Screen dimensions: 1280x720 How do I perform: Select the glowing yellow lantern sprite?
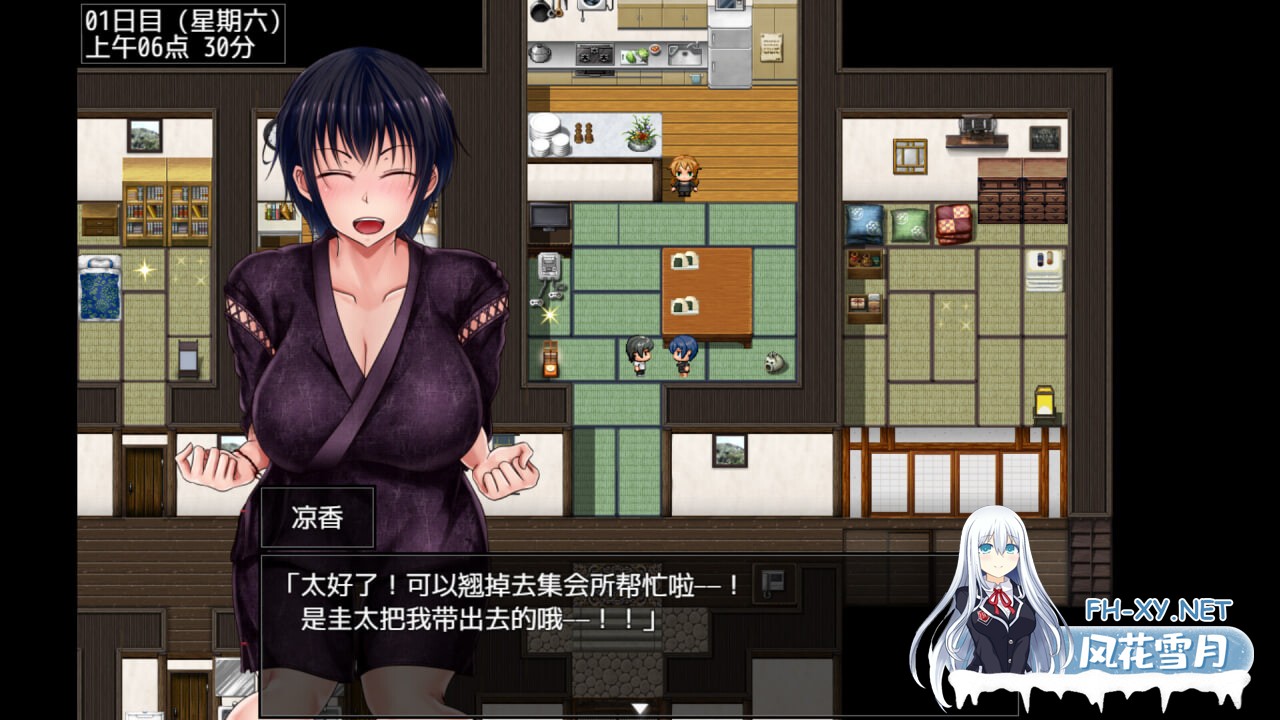point(1043,400)
